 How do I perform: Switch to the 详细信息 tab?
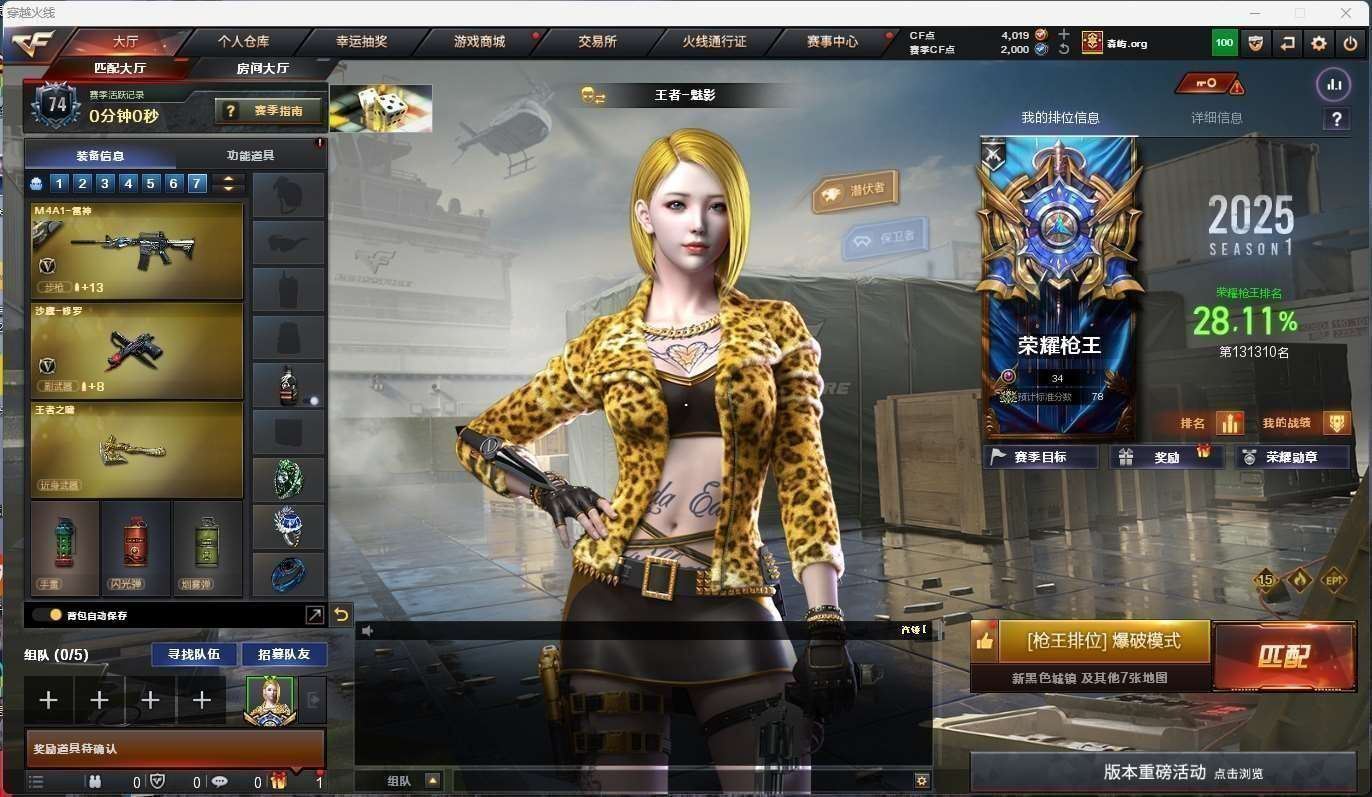[1216, 118]
